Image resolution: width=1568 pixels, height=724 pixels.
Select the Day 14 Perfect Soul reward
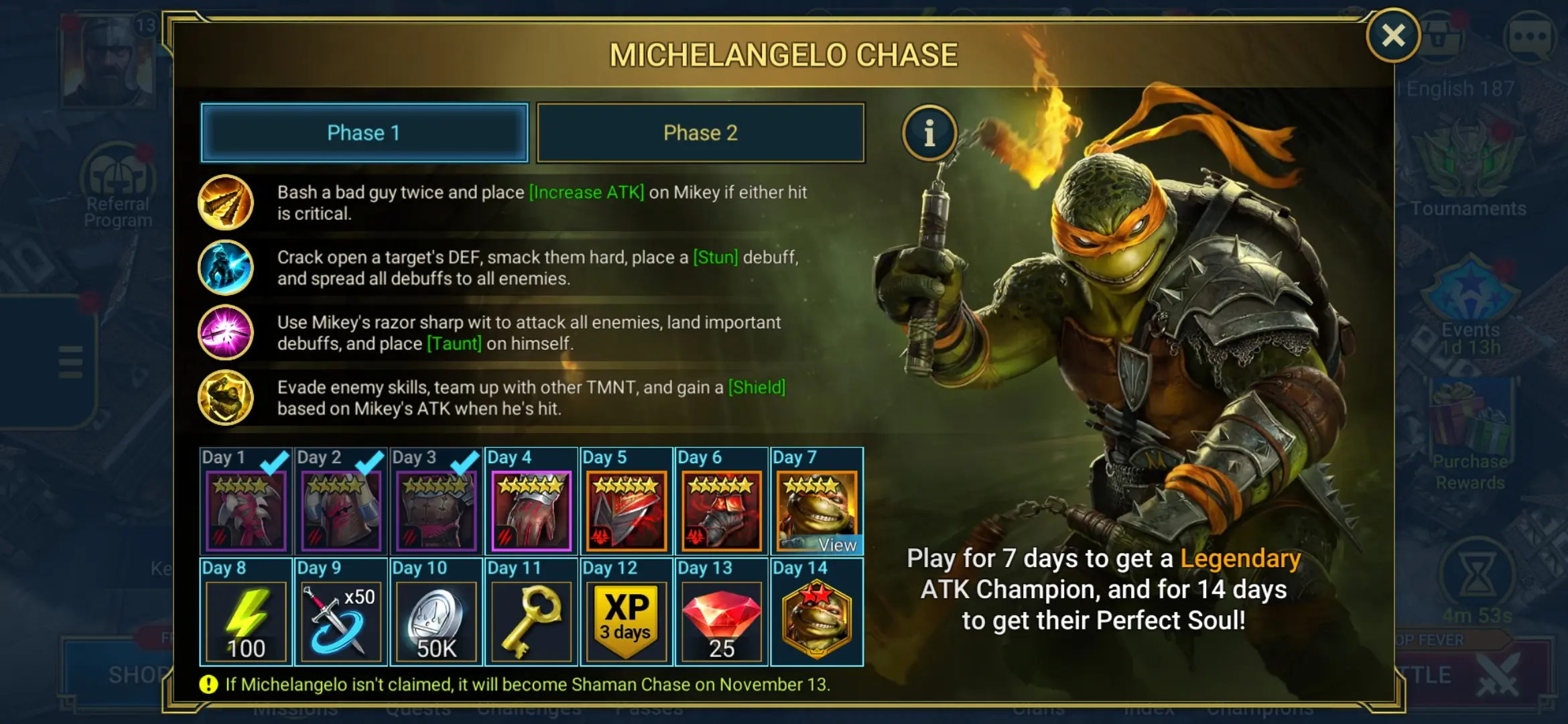816,621
